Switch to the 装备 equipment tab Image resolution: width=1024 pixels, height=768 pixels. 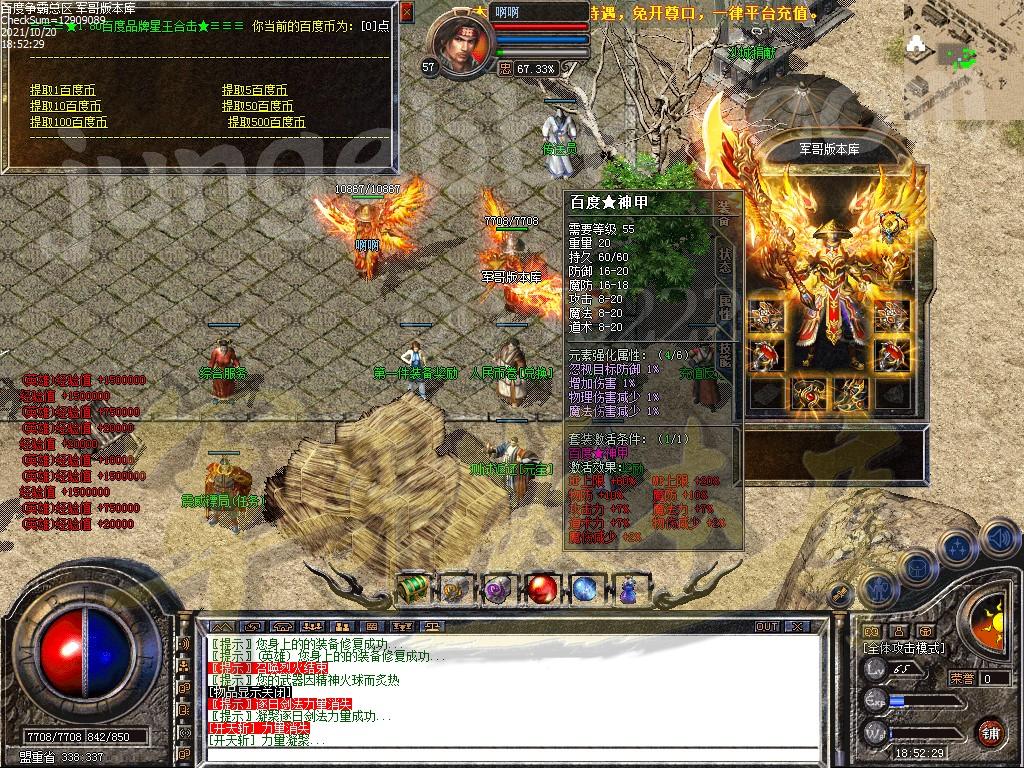(725, 213)
